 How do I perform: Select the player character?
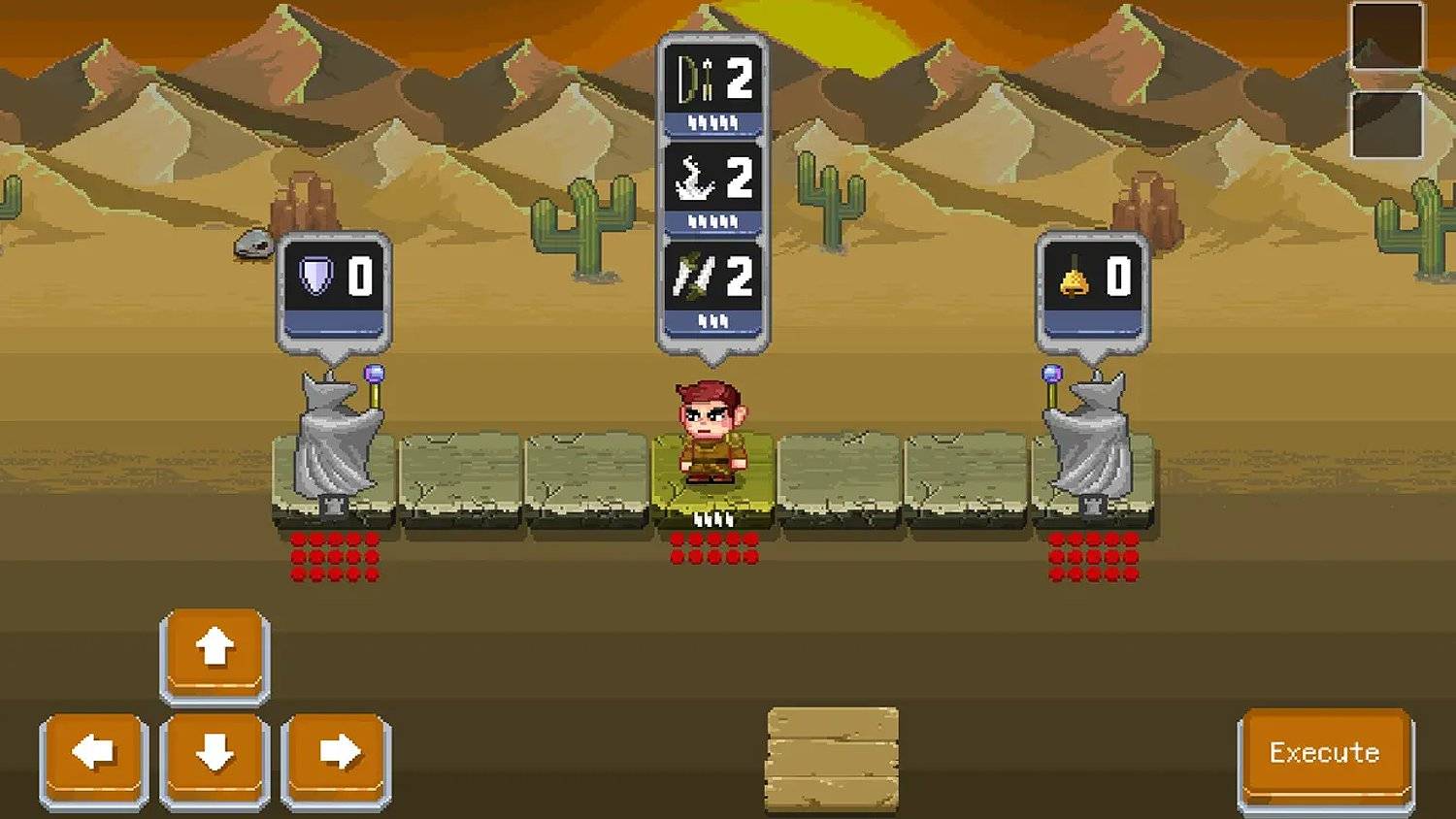(711, 427)
